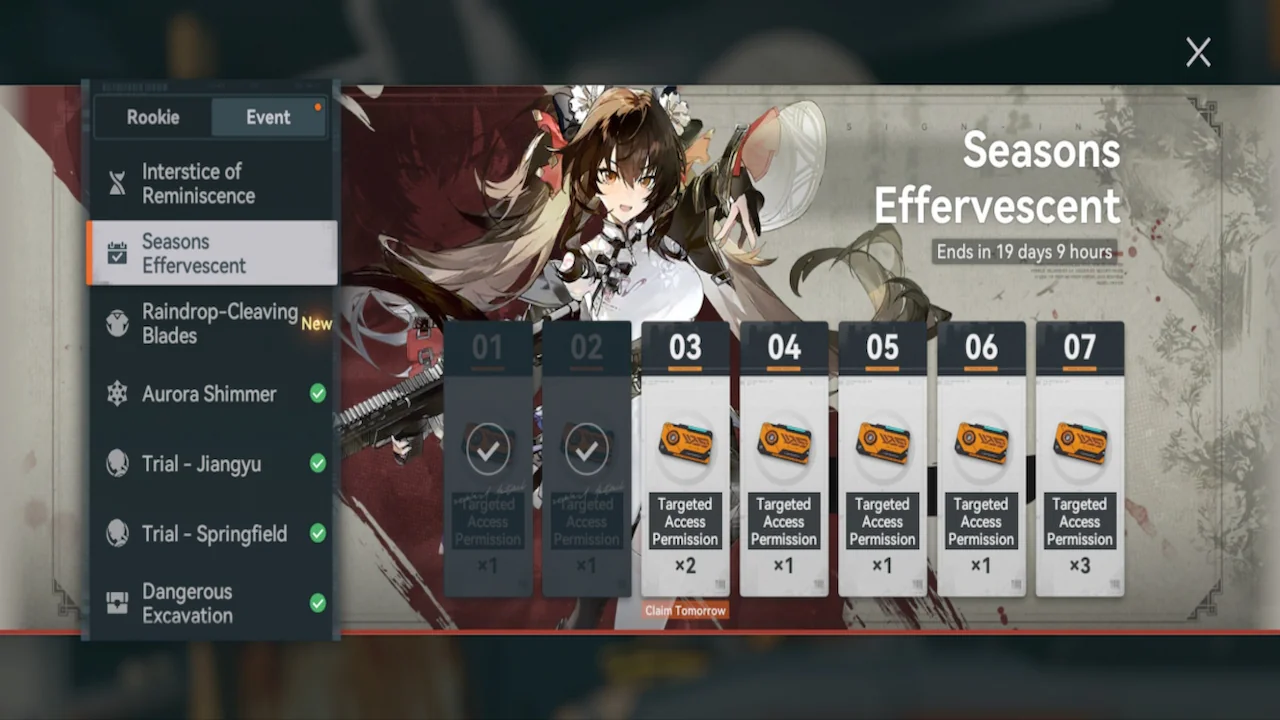This screenshot has width=1280, height=720.
Task: Click the claimed checkmark on day 01
Action: click(488, 448)
